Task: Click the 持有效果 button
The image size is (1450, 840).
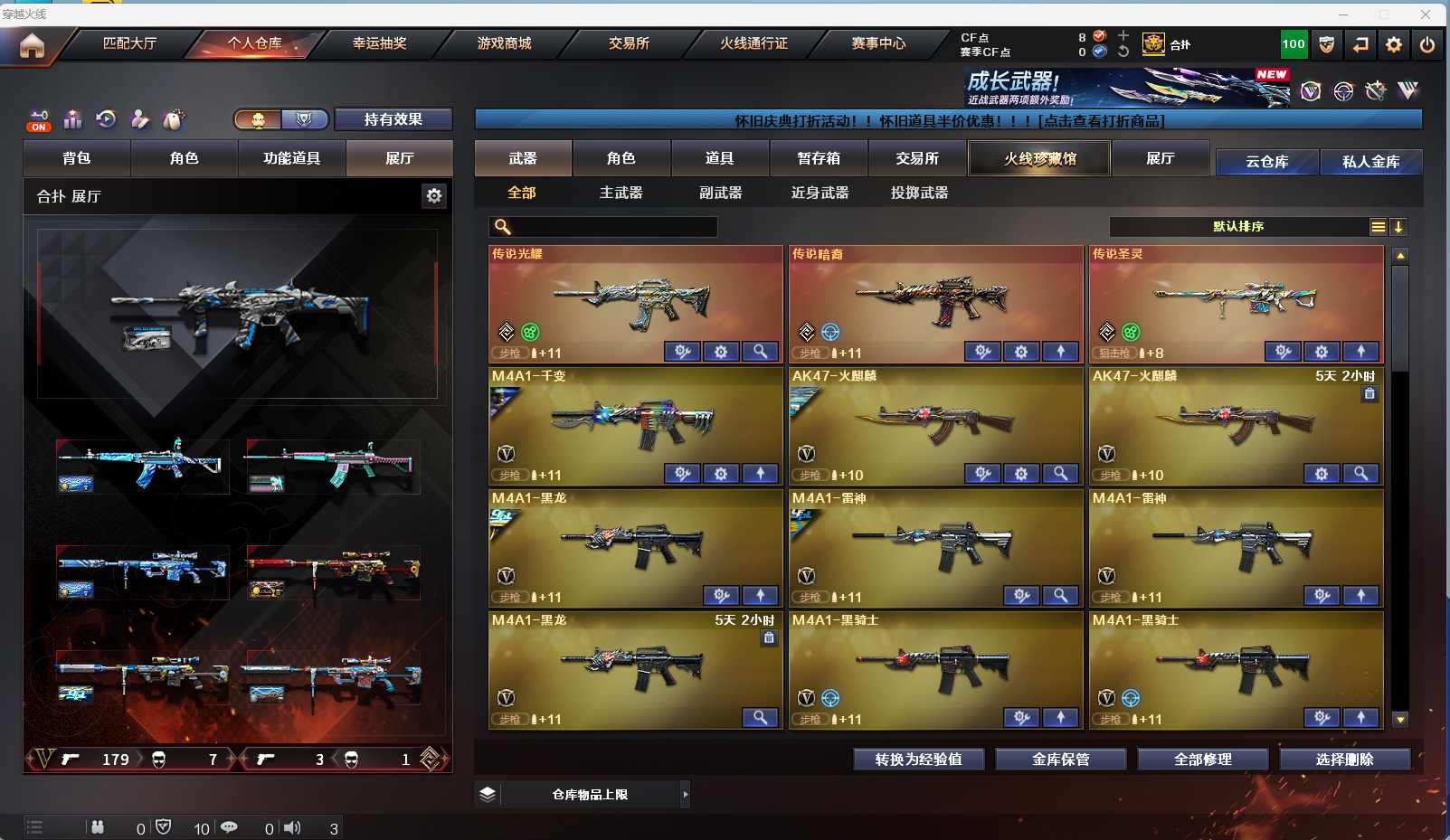Action: [393, 119]
